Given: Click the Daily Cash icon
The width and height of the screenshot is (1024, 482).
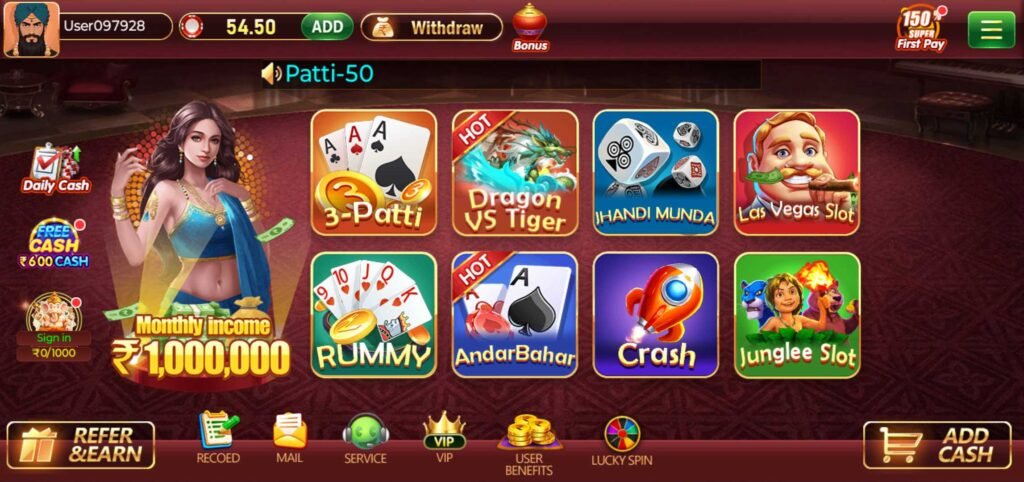Looking at the screenshot, I should click(x=56, y=169).
